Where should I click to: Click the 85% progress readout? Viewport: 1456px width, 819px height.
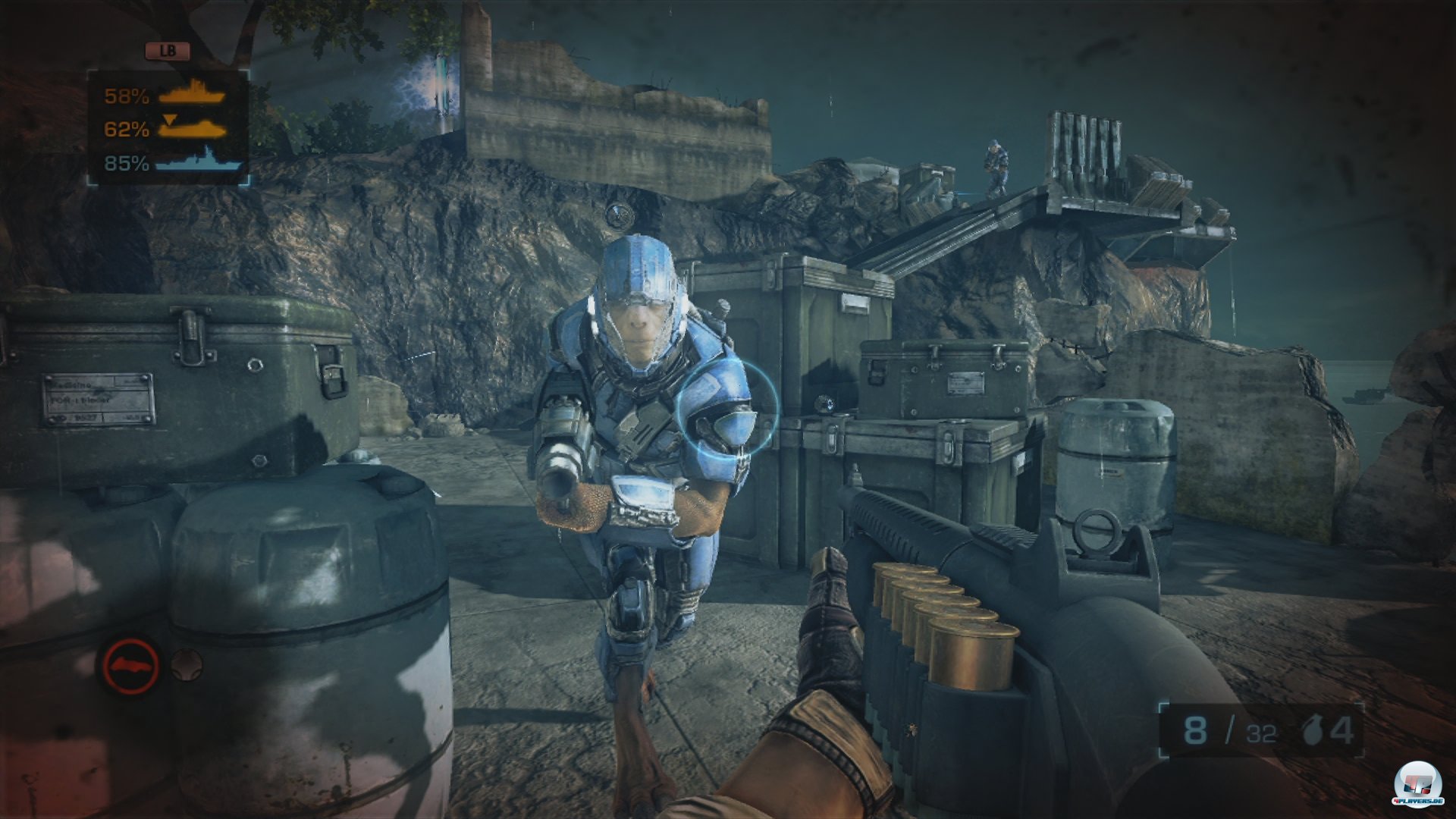tap(126, 164)
